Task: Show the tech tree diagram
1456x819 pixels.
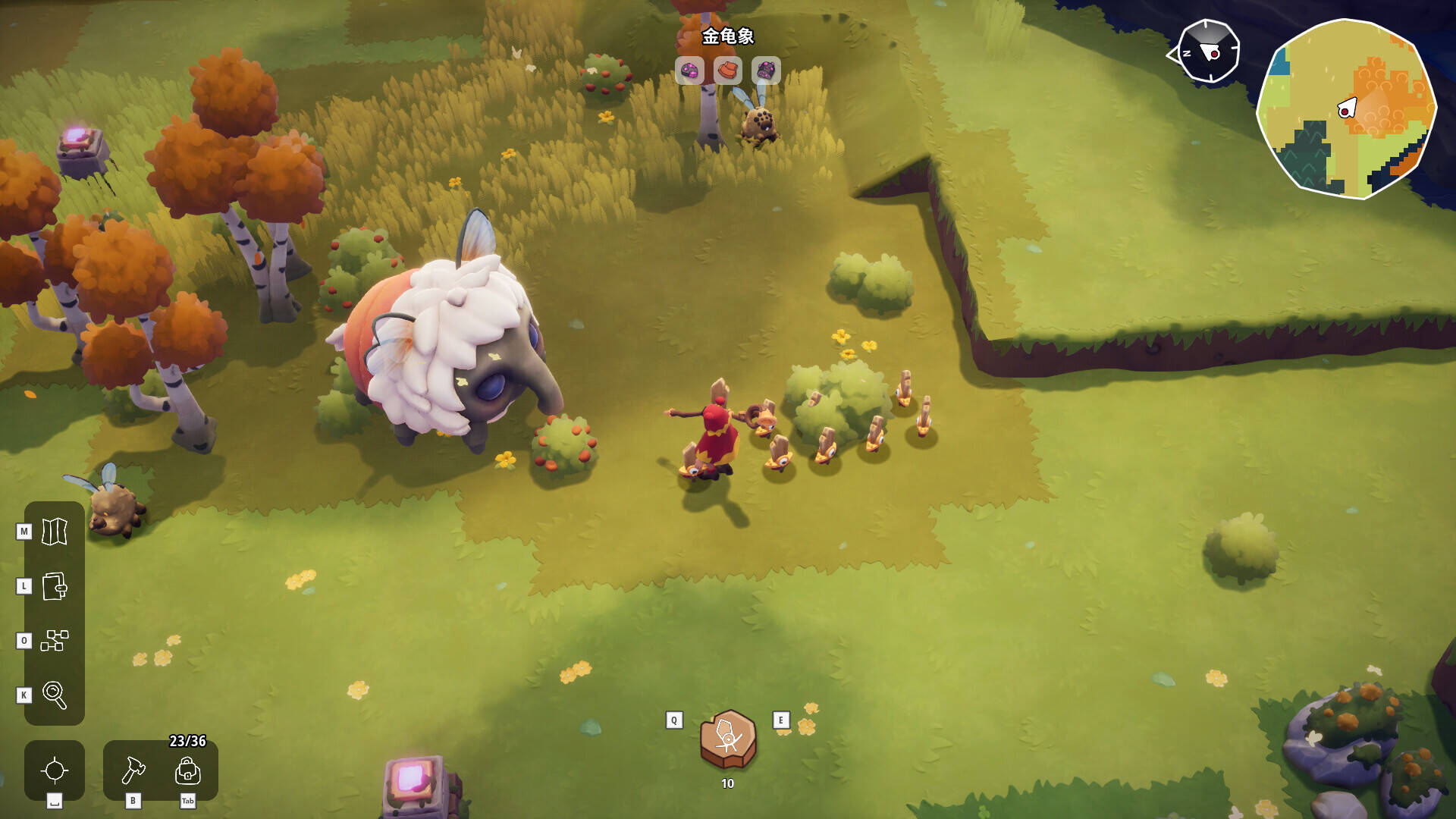Action: [55, 641]
